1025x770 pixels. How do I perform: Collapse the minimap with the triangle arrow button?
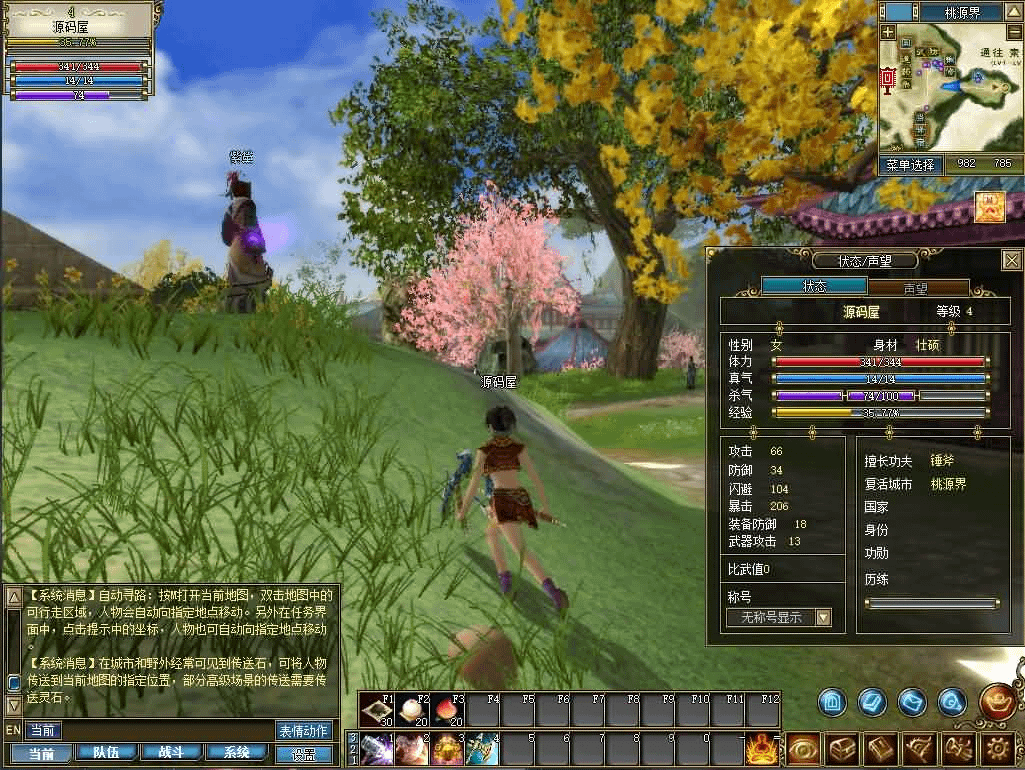click(1014, 12)
